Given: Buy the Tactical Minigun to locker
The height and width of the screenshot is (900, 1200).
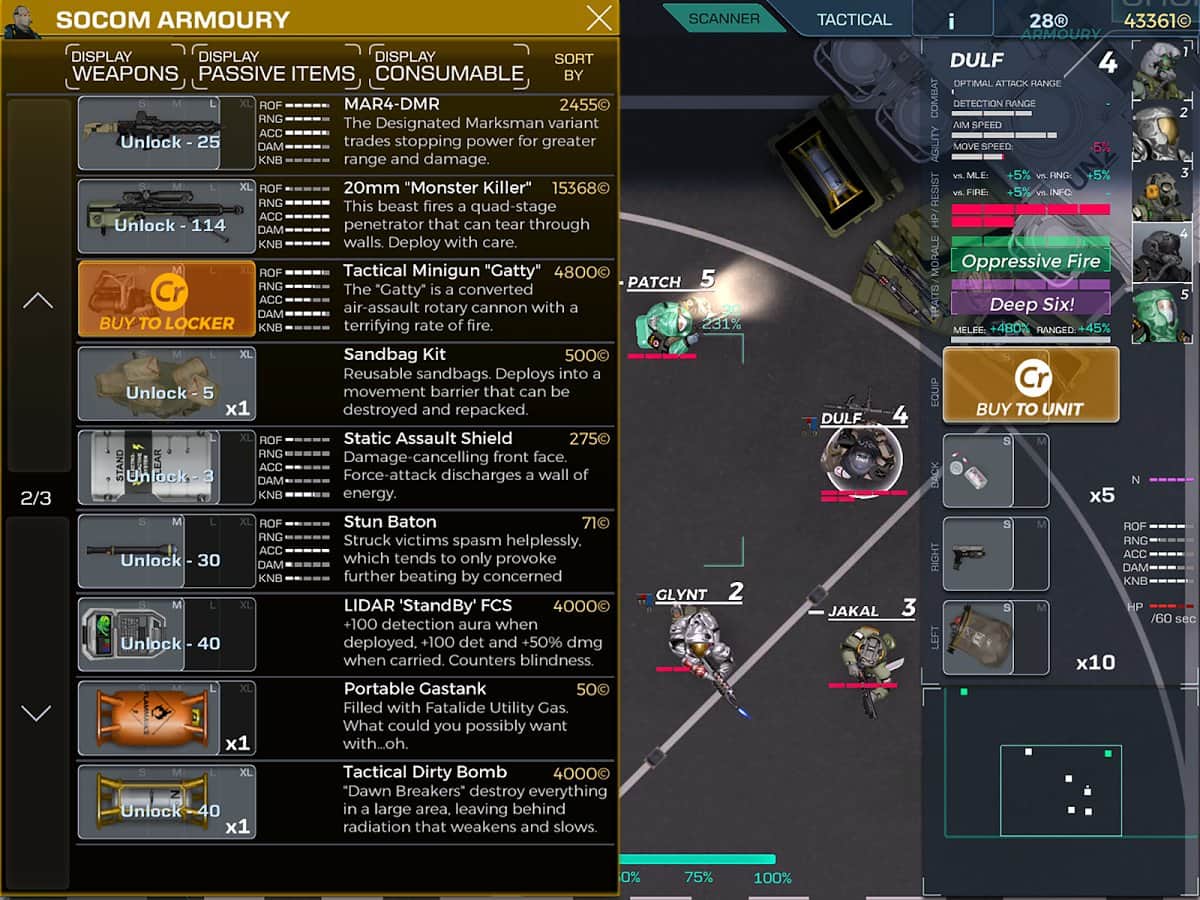Looking at the screenshot, I should click(x=166, y=299).
